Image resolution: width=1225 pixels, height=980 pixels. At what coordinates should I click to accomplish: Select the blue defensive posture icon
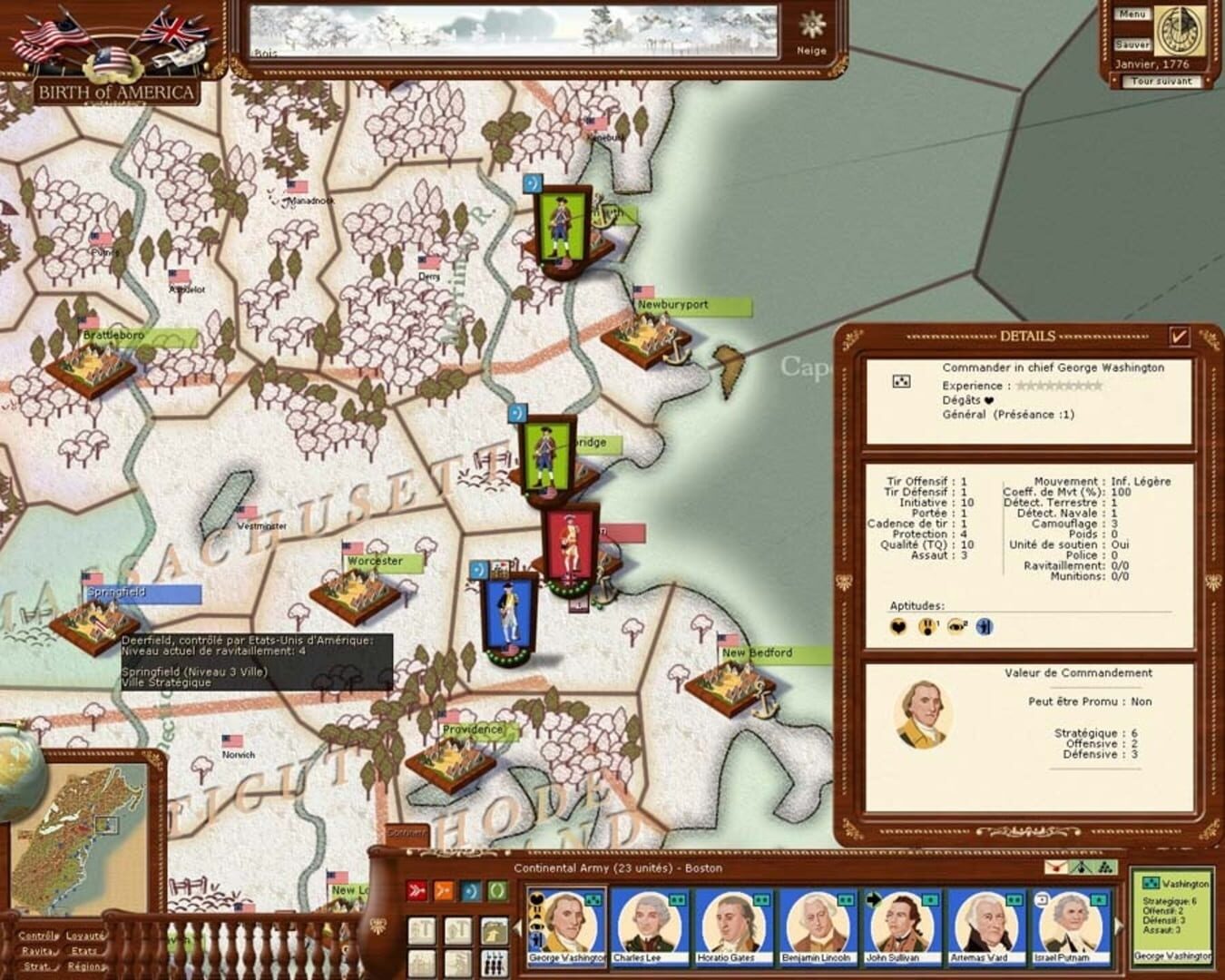click(468, 889)
